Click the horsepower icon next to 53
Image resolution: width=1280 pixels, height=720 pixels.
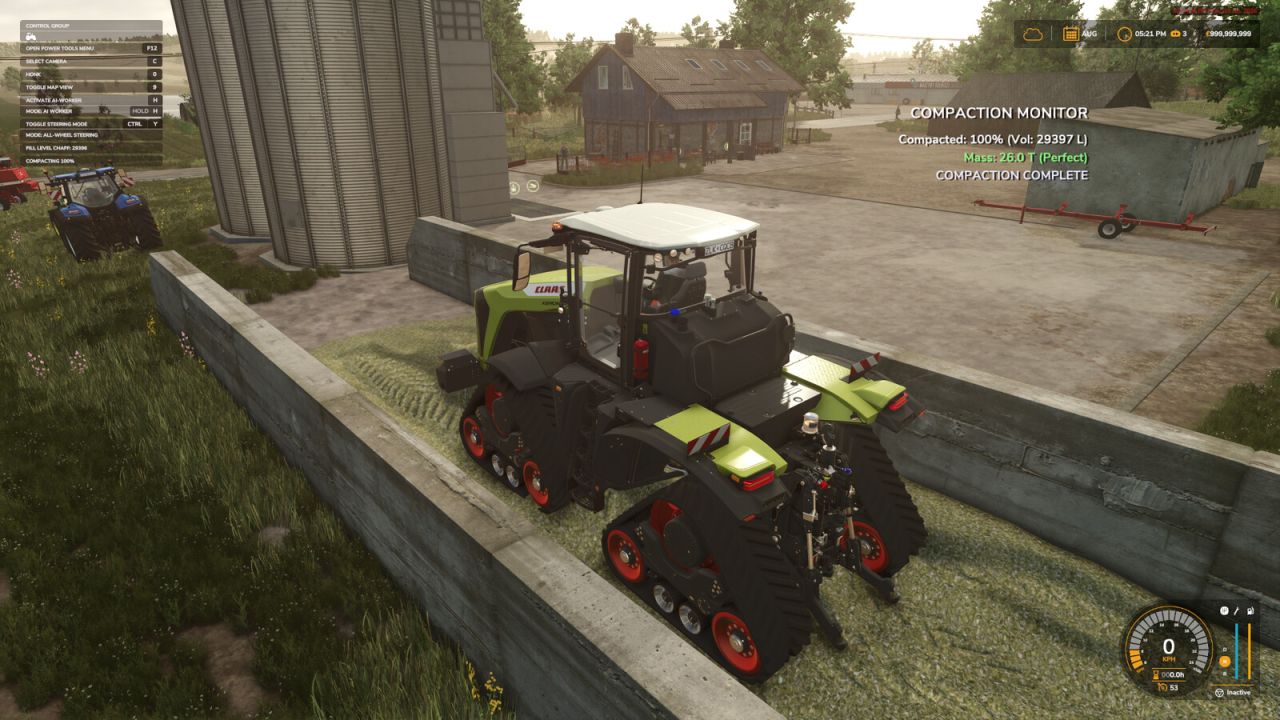pos(1165,687)
